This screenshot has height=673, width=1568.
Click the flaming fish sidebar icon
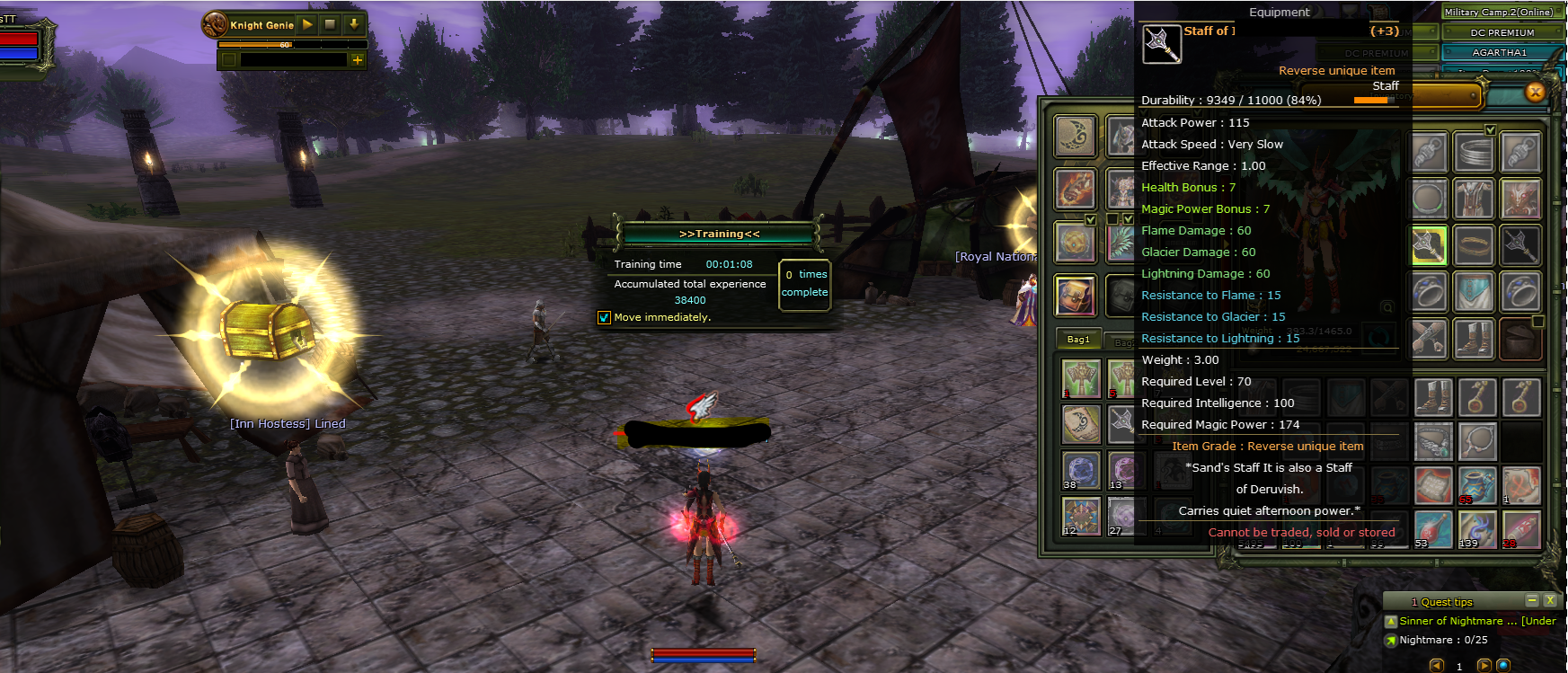point(1075,189)
